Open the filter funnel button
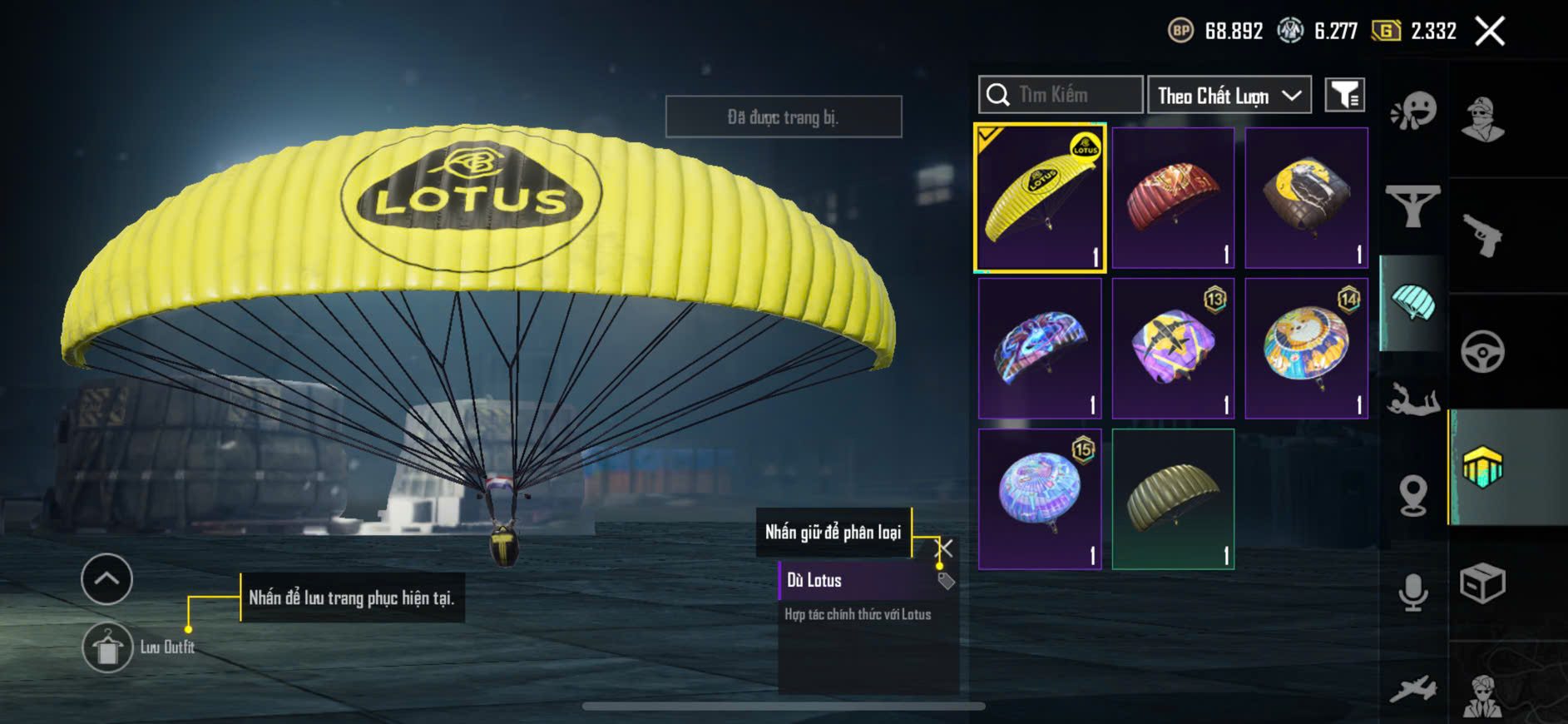The height and width of the screenshot is (724, 1568). (1344, 96)
